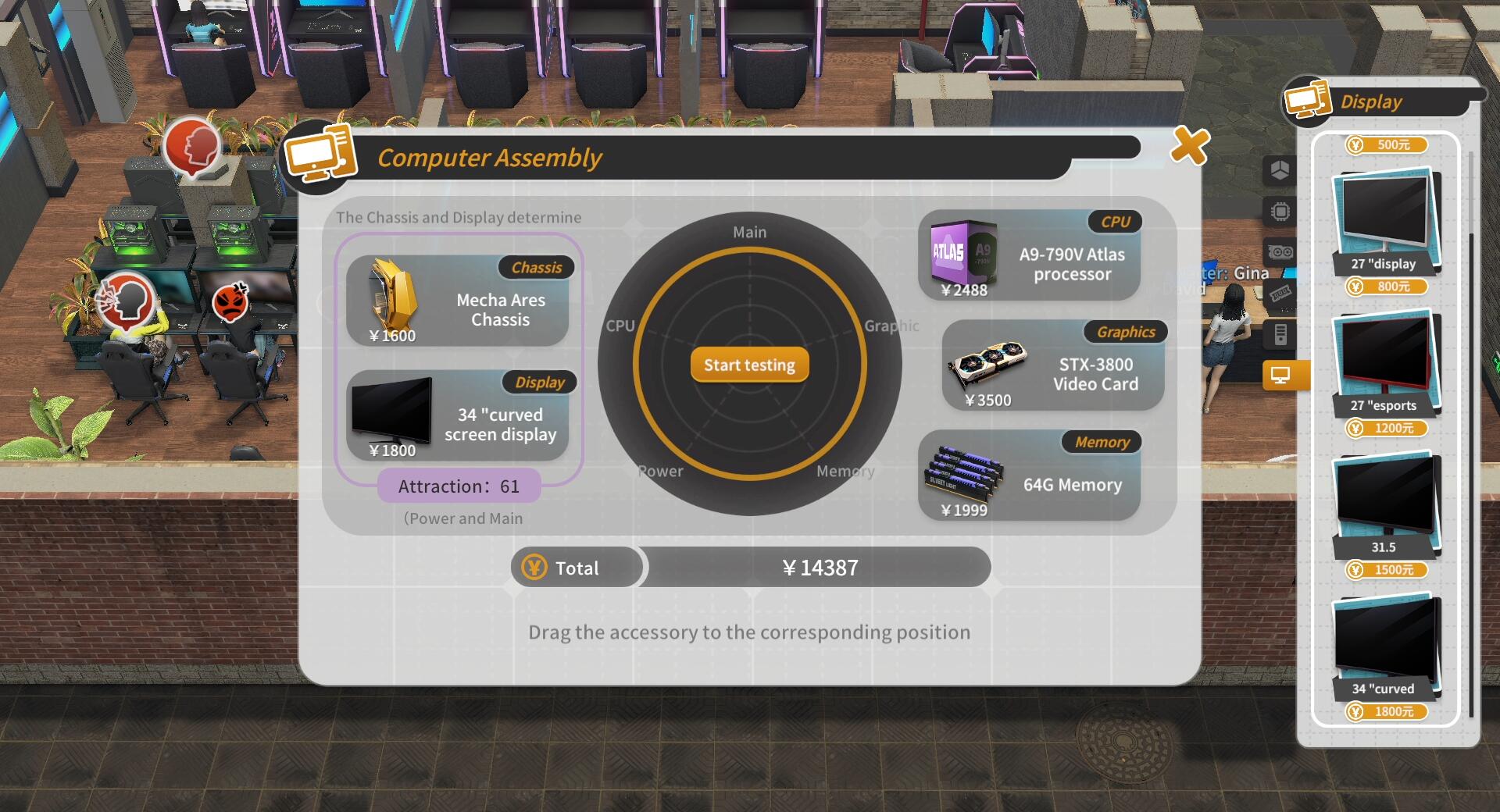Open the Memory stick category icon
The height and width of the screenshot is (812, 1500).
tap(1280, 294)
